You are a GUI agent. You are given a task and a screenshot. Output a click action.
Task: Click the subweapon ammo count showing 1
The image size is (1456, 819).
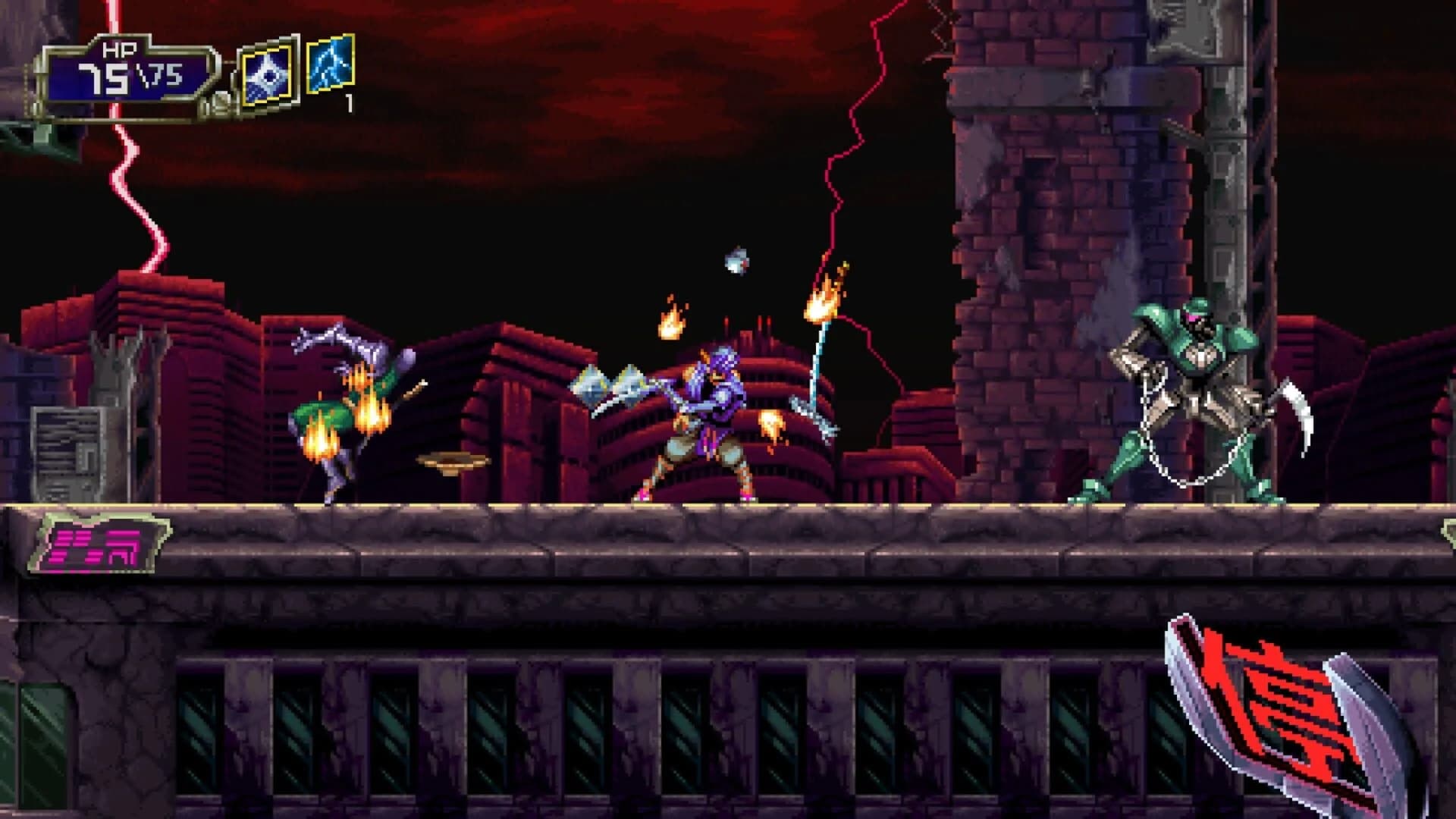click(x=350, y=104)
